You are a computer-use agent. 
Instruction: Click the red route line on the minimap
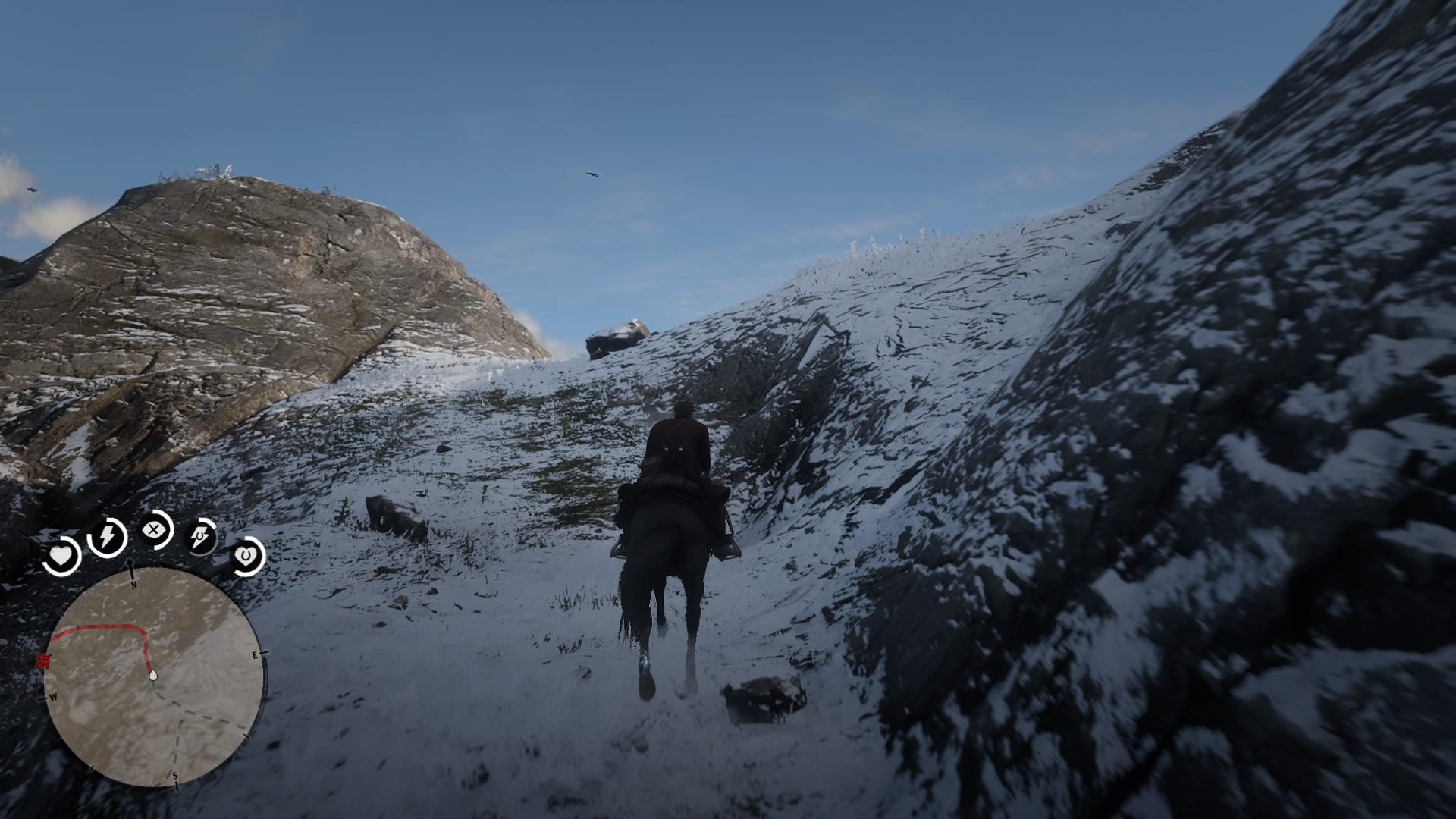coord(106,627)
